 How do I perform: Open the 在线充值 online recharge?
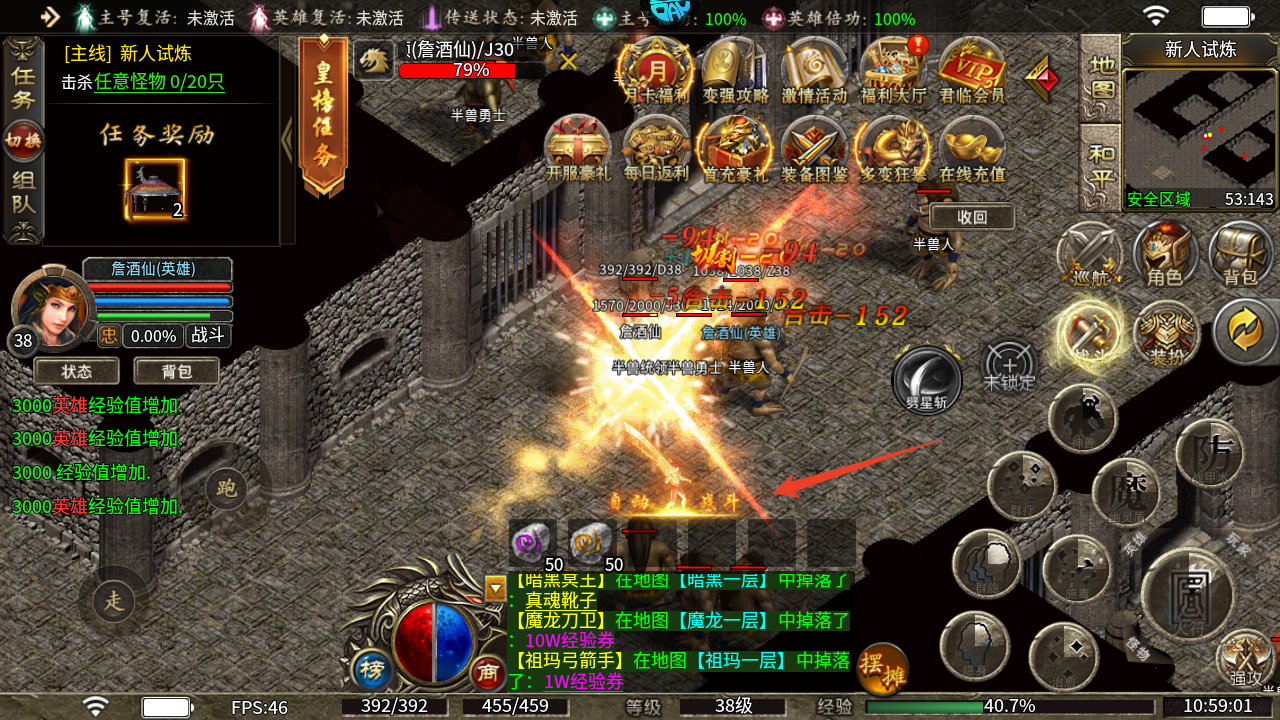pos(972,148)
